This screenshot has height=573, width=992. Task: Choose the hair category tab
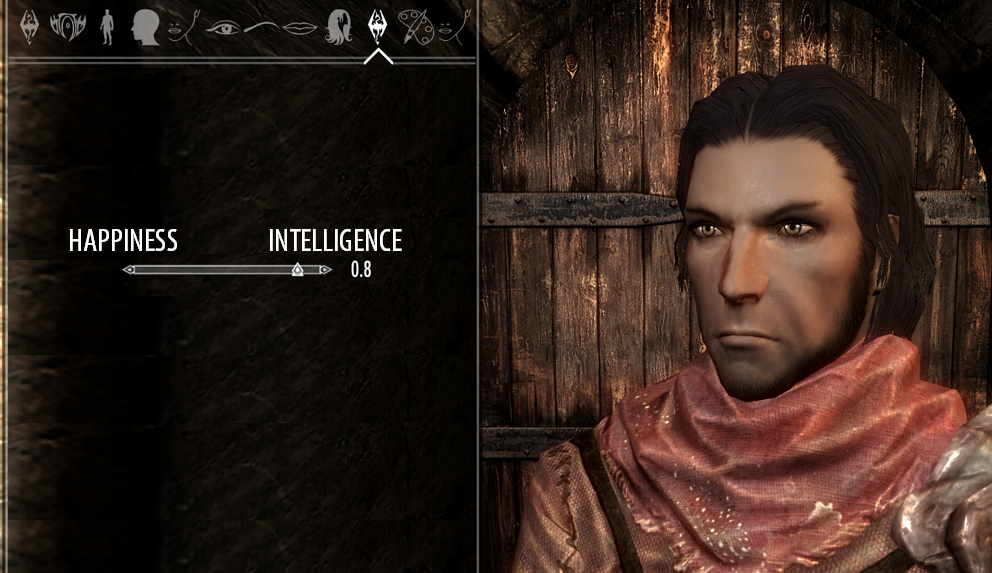[x=338, y=27]
